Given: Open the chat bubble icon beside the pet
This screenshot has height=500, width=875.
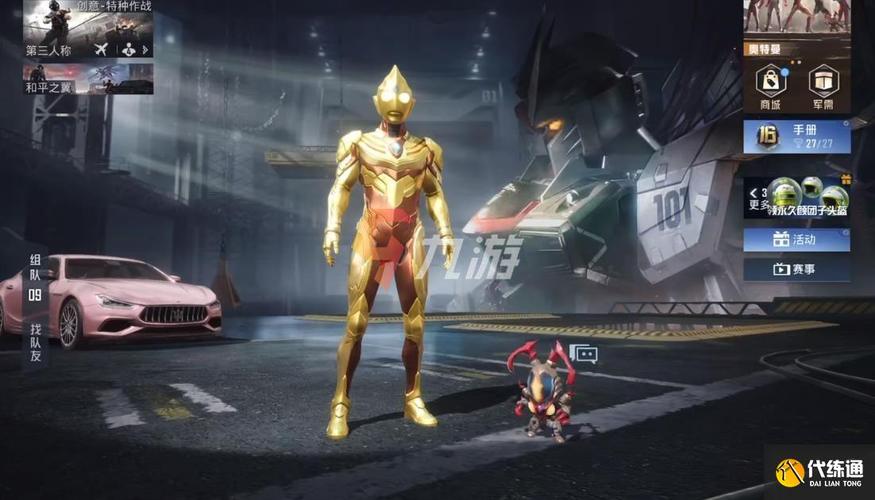Looking at the screenshot, I should pyautogui.click(x=583, y=353).
